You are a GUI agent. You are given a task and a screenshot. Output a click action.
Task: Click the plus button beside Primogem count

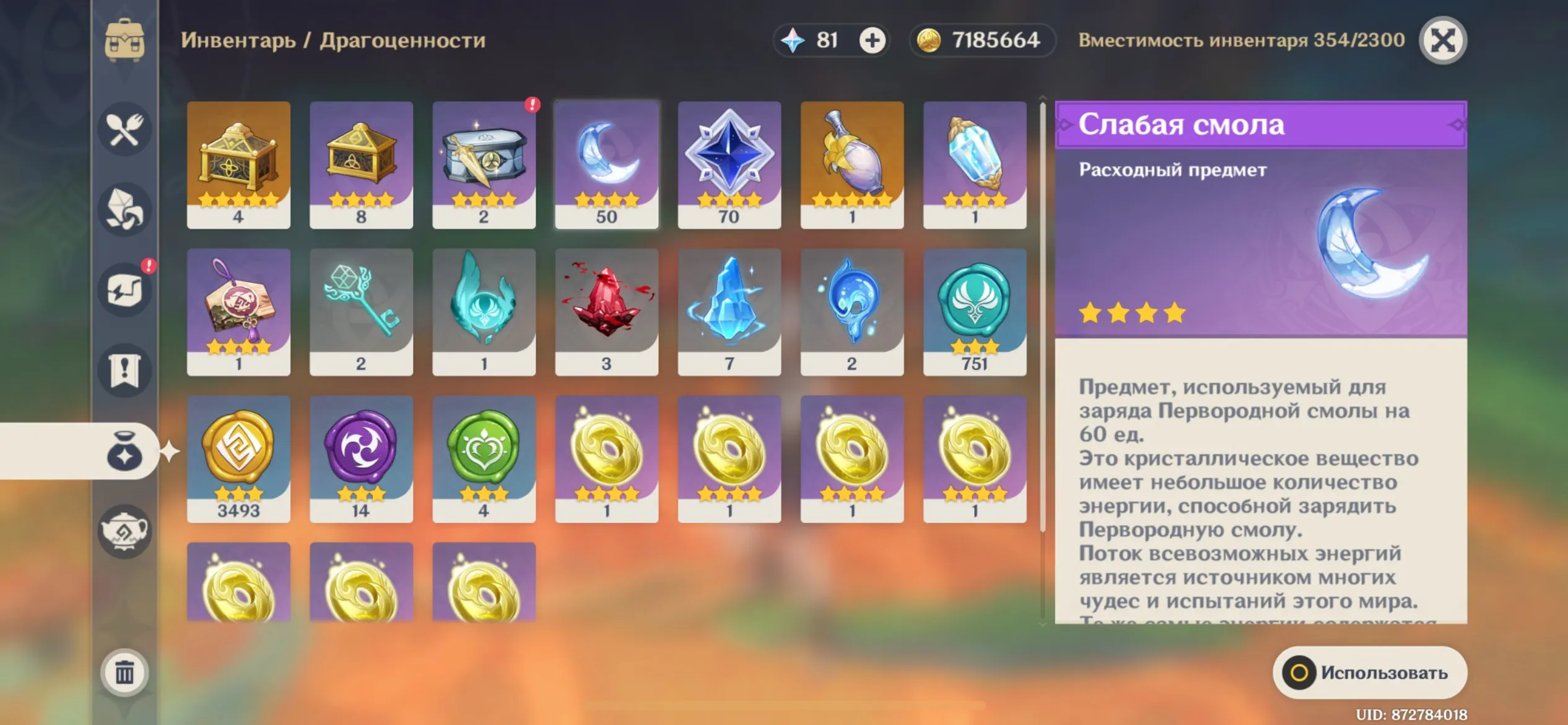coord(872,41)
